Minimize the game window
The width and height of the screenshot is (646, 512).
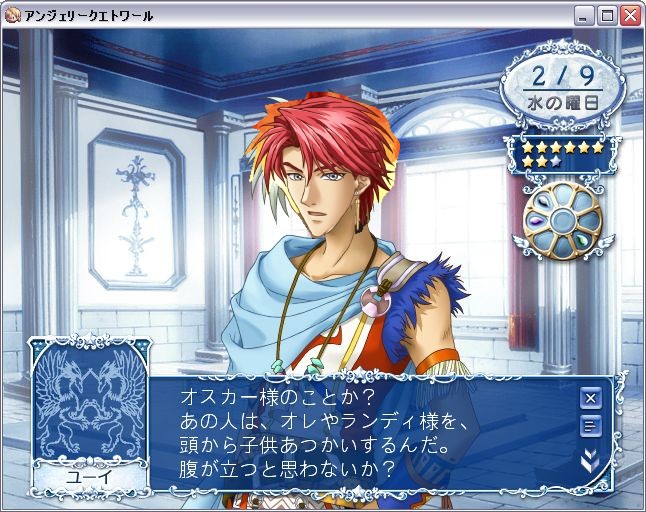(x=584, y=15)
